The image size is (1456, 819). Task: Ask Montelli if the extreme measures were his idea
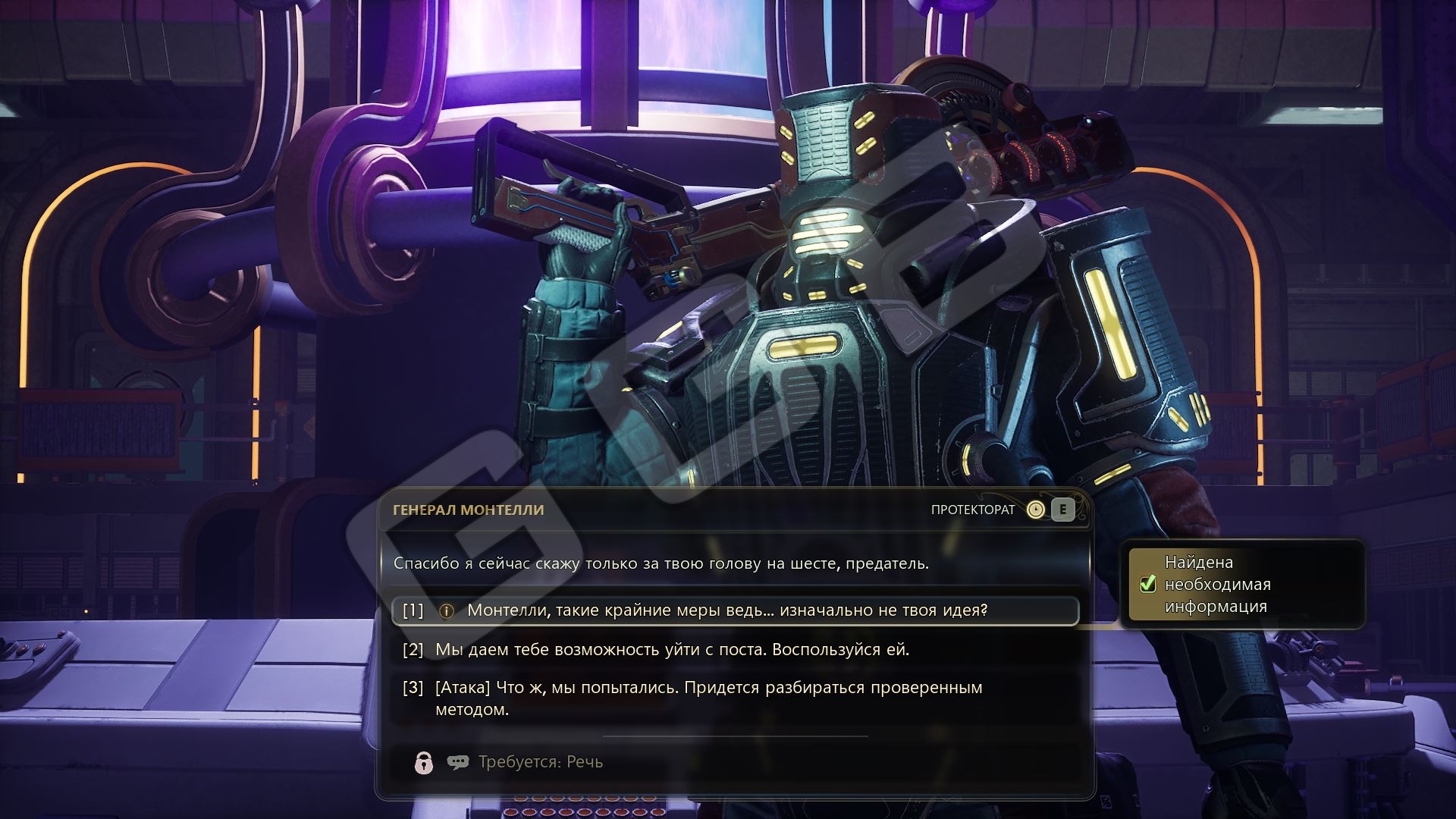click(x=726, y=610)
